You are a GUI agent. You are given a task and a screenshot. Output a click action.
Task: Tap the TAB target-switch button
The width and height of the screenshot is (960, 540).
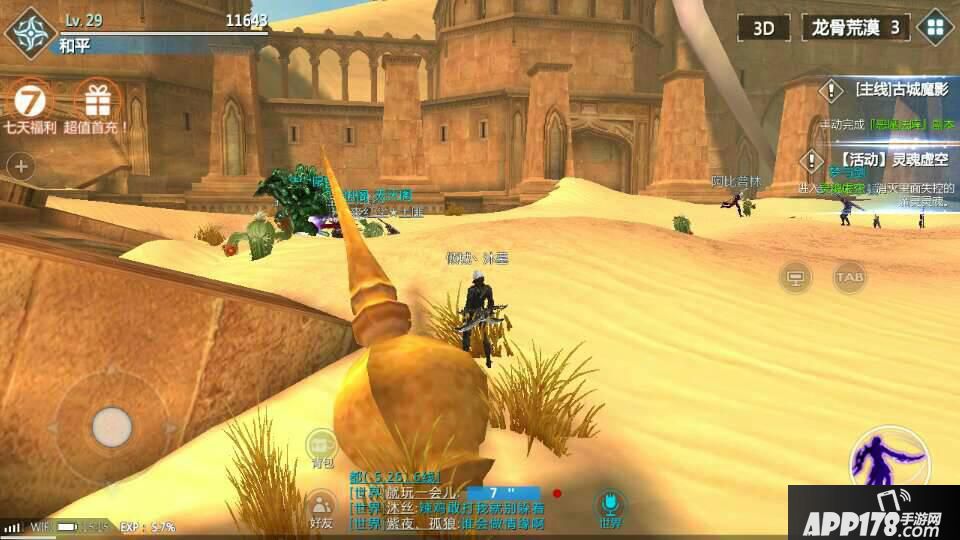click(850, 277)
